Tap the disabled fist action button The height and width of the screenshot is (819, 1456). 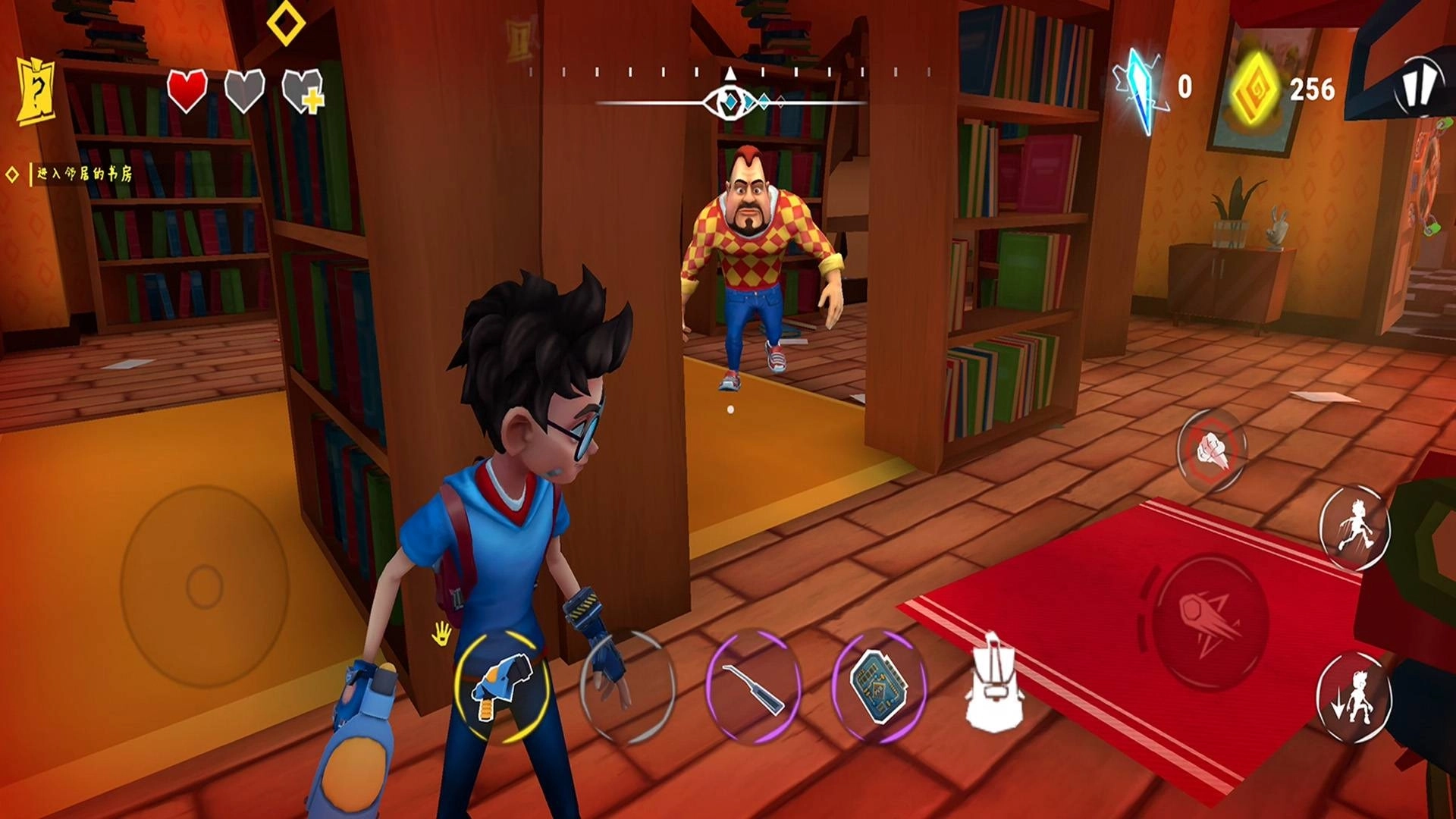[1211, 450]
